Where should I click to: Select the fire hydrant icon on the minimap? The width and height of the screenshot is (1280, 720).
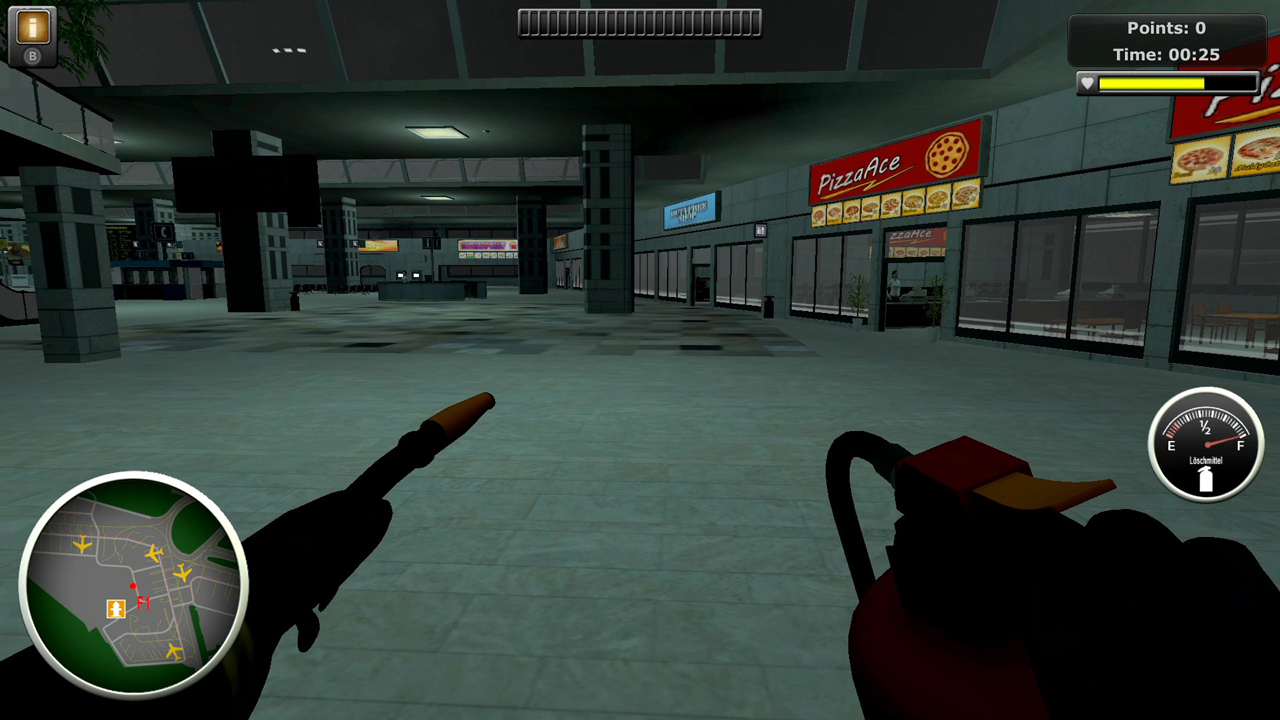pyautogui.click(x=115, y=609)
